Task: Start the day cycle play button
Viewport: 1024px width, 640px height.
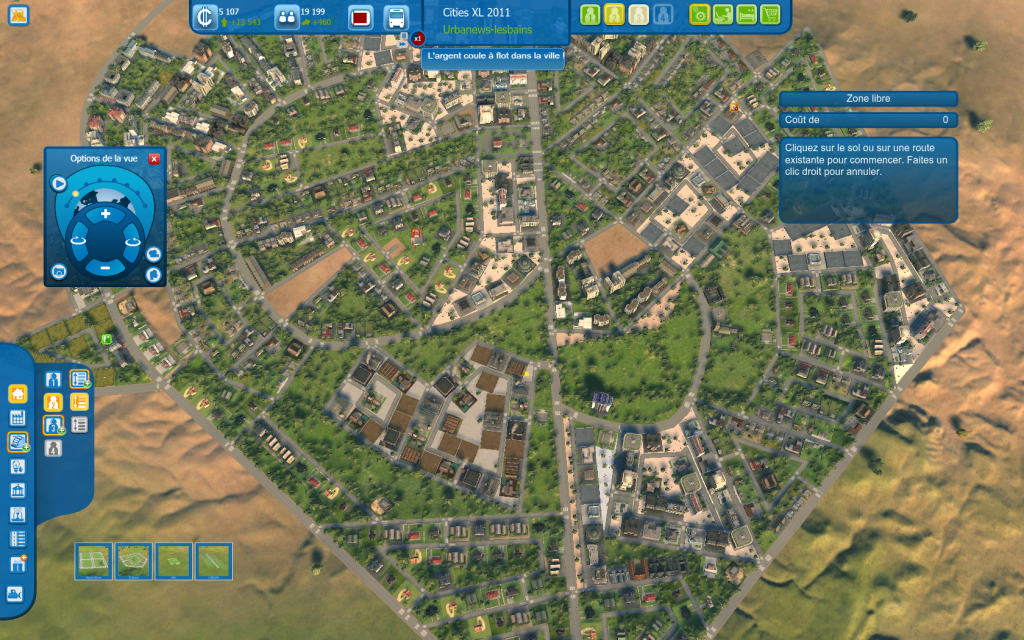Action: (x=59, y=184)
